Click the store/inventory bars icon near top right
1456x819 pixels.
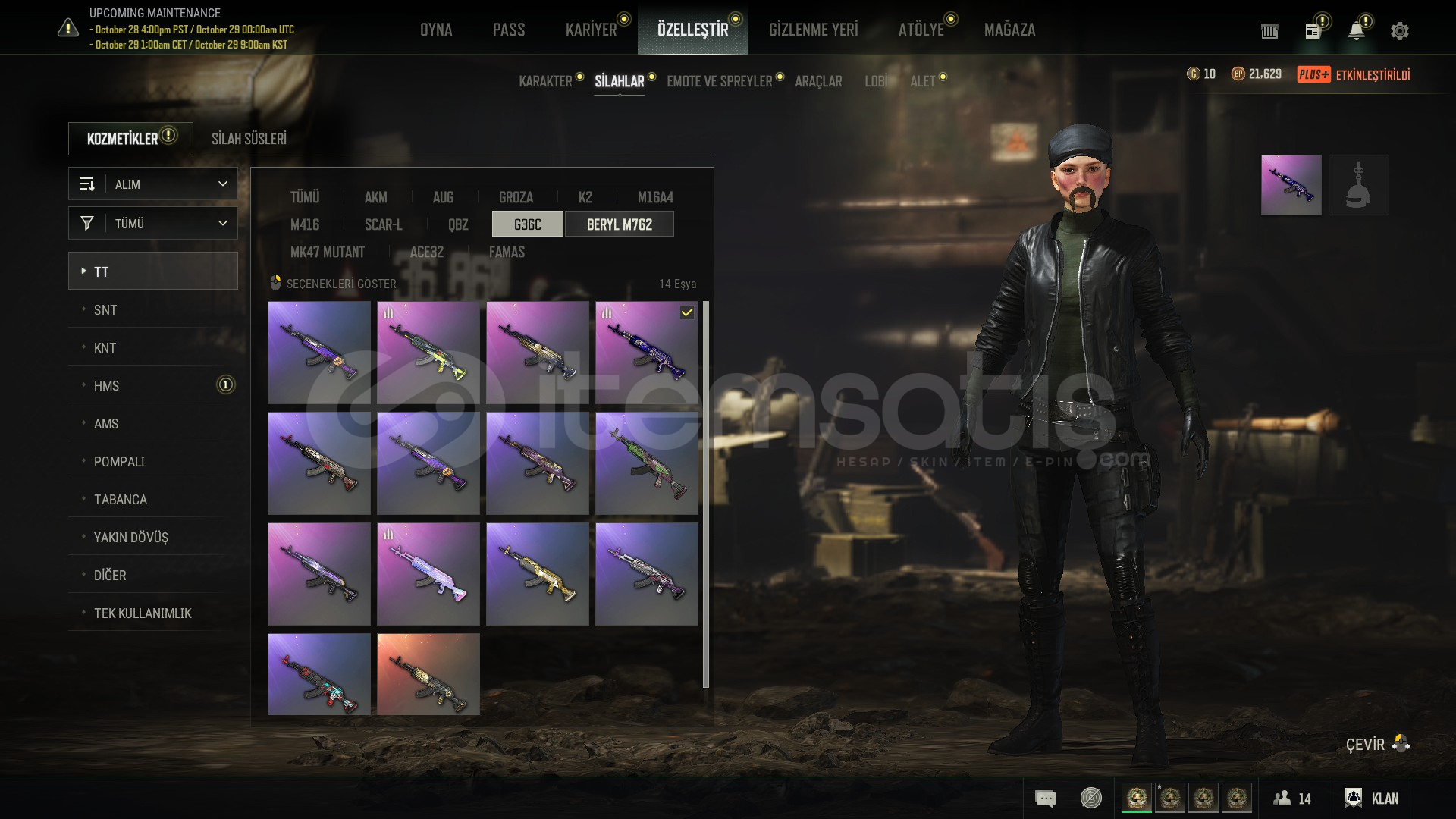[x=1269, y=31]
